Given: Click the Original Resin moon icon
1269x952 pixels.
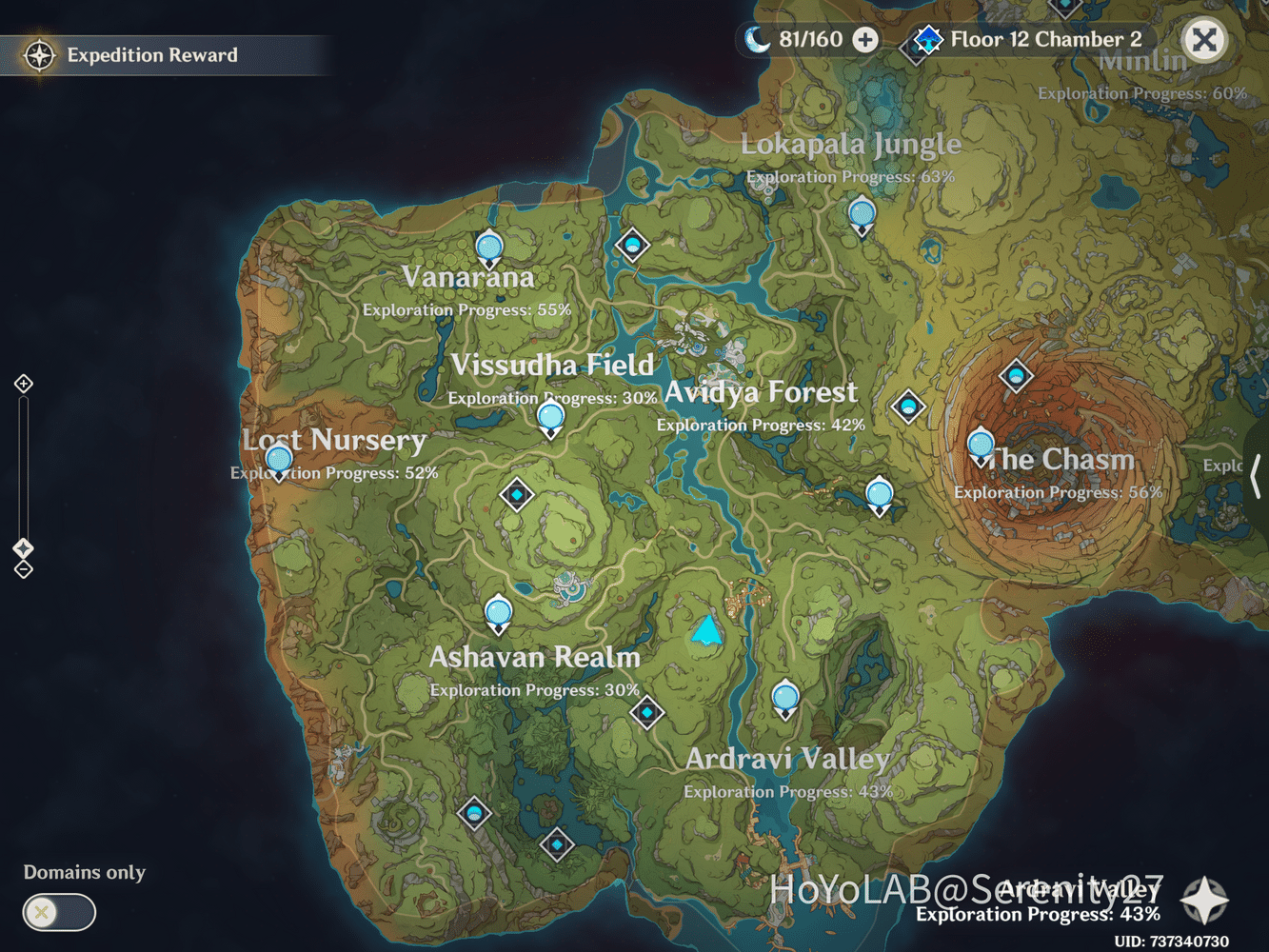Looking at the screenshot, I should [x=757, y=40].
